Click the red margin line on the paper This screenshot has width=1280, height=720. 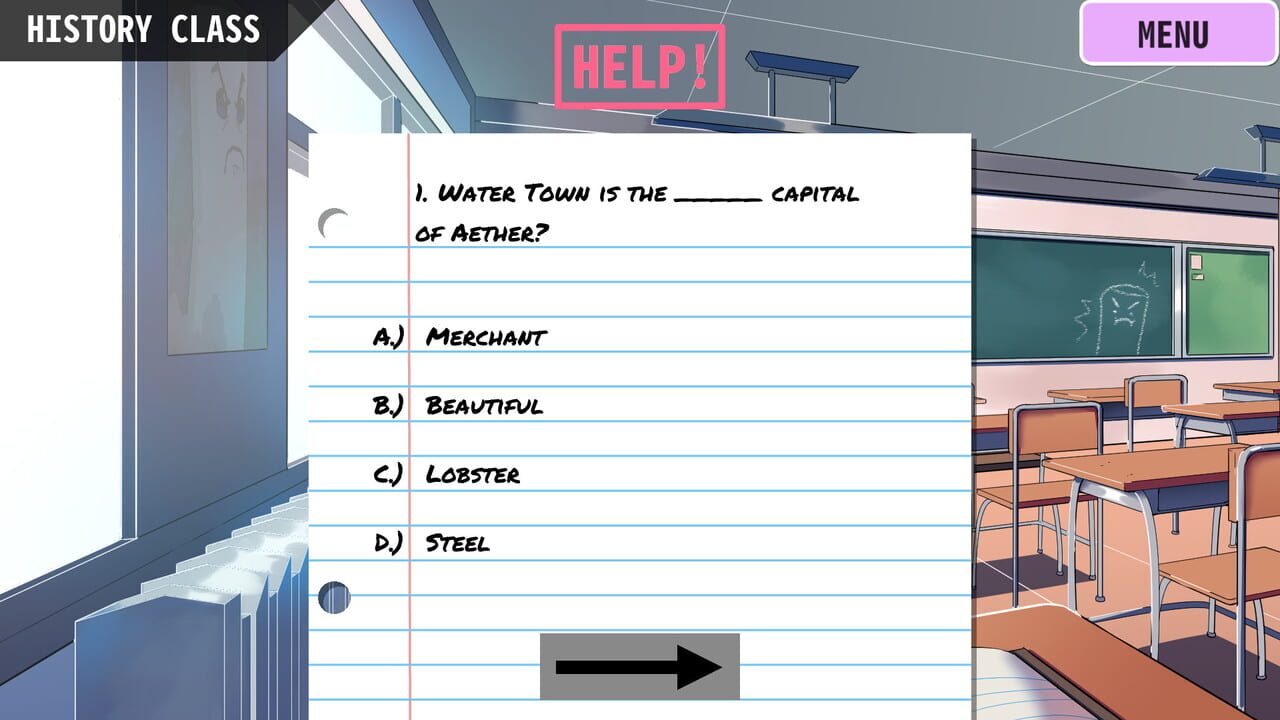(411, 400)
